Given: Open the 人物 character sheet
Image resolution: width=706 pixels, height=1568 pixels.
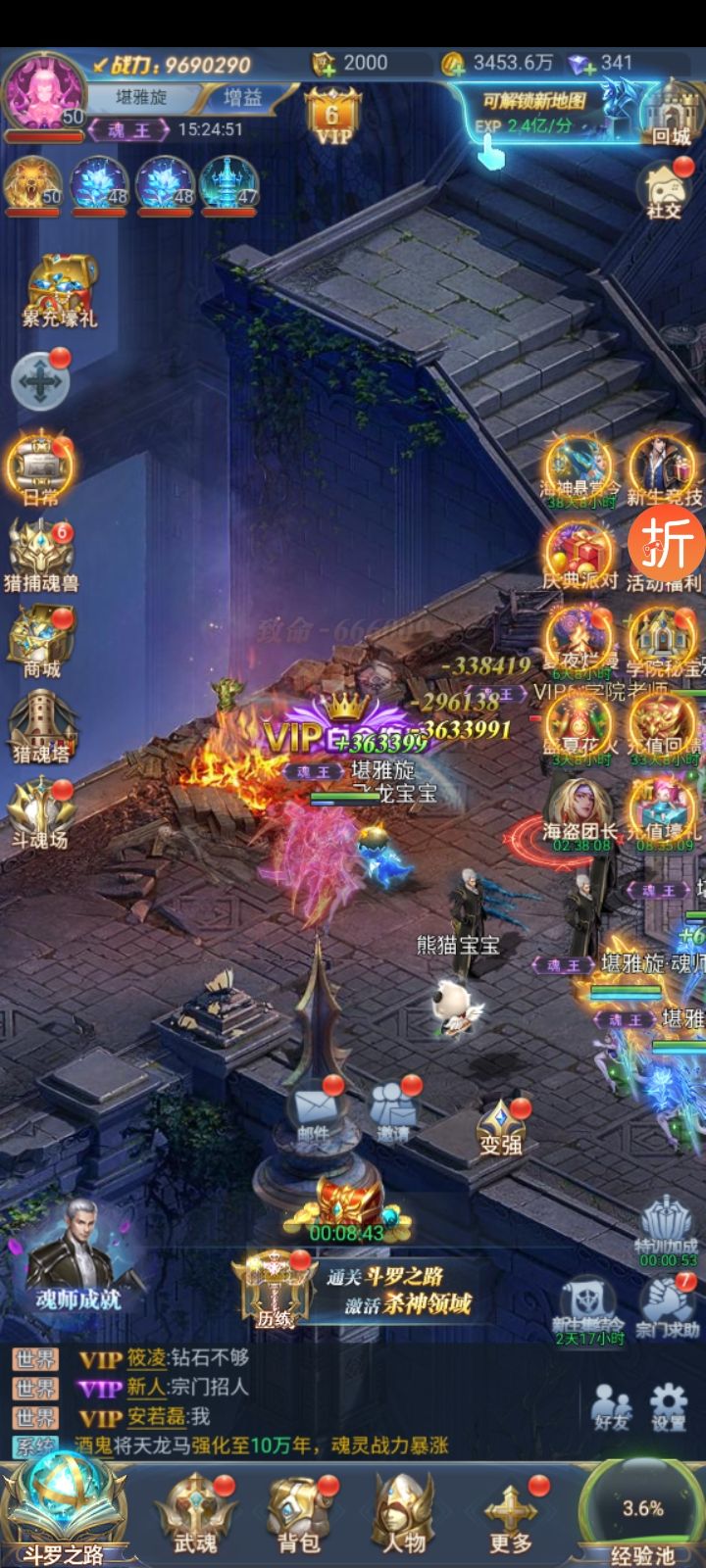Looking at the screenshot, I should pyautogui.click(x=403, y=1514).
